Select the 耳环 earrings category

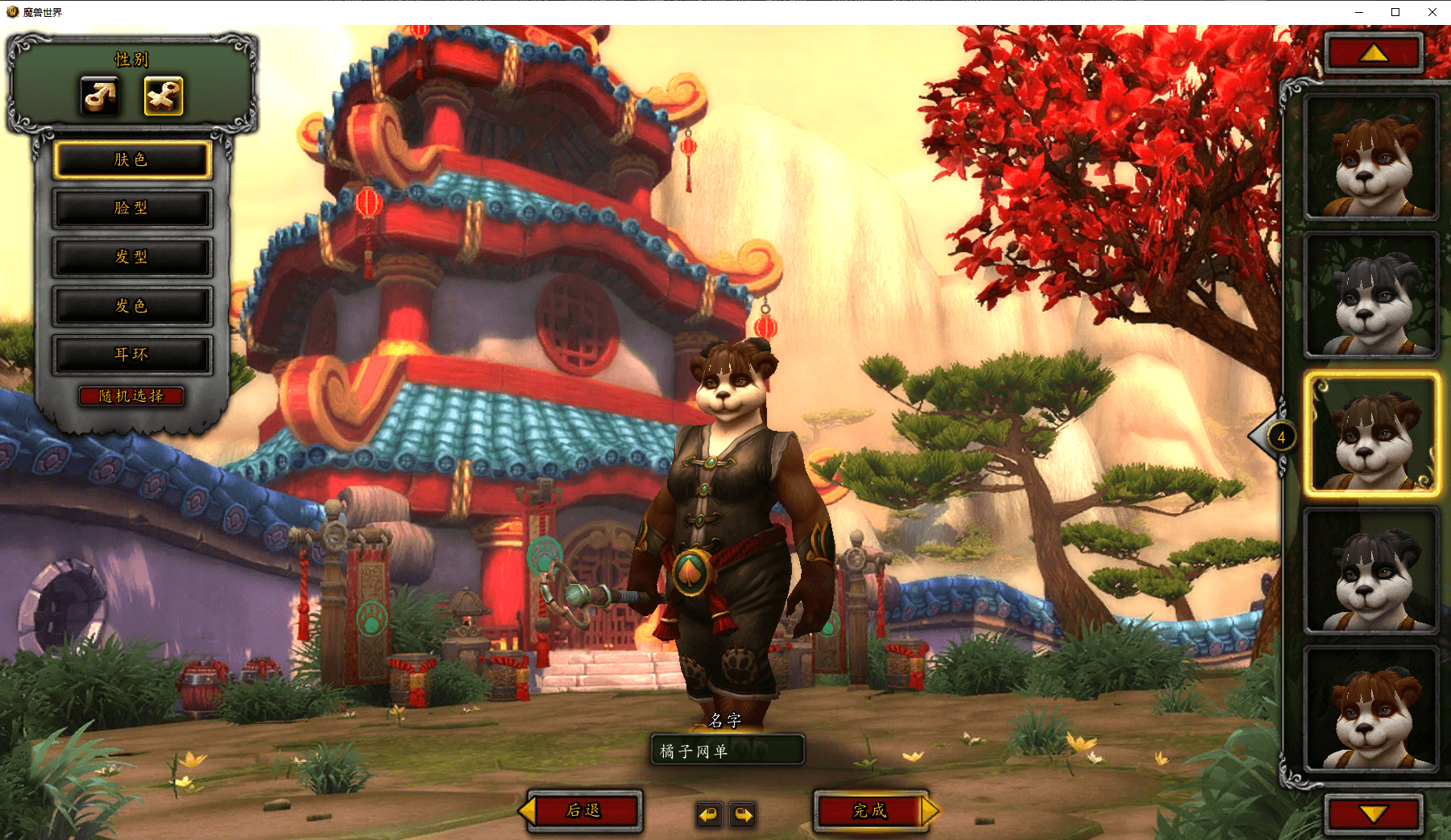(x=132, y=355)
